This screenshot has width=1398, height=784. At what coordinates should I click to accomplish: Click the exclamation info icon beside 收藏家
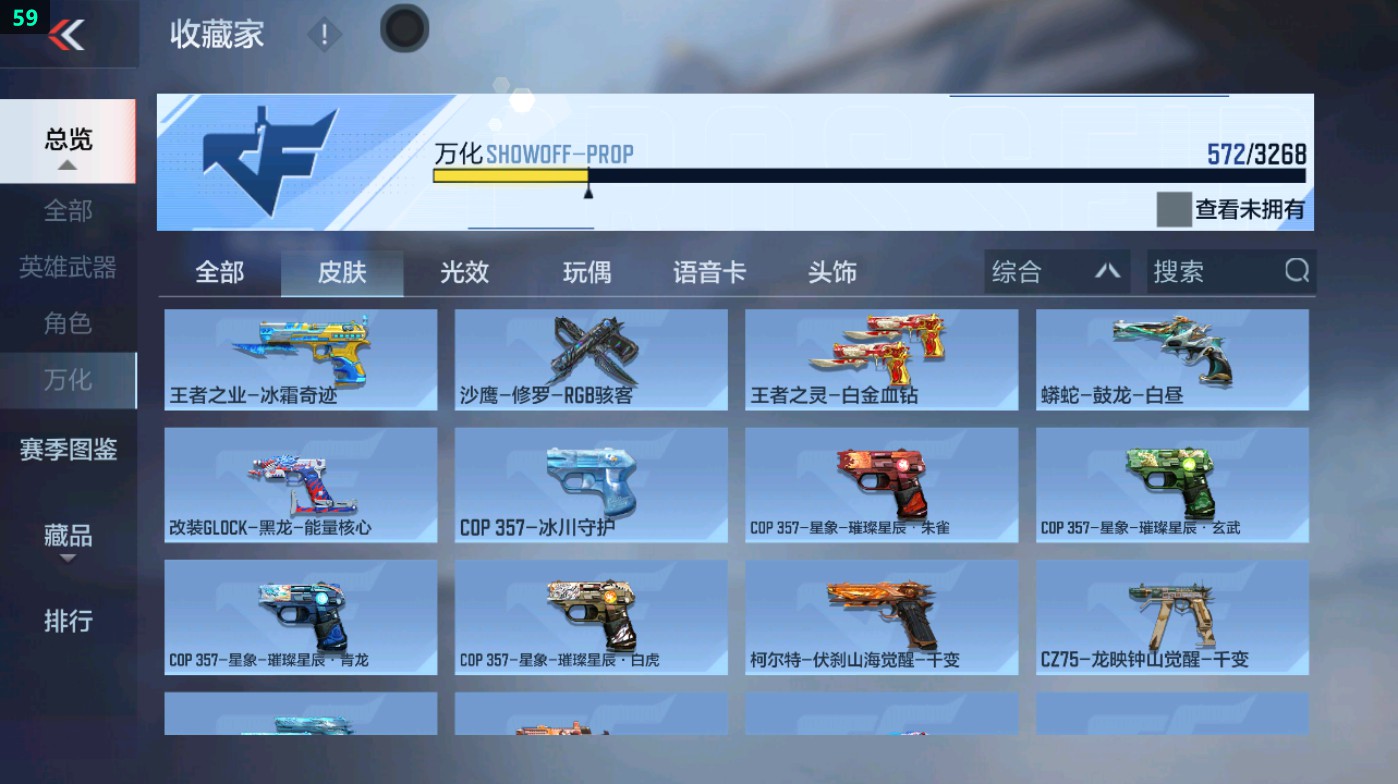[x=322, y=32]
